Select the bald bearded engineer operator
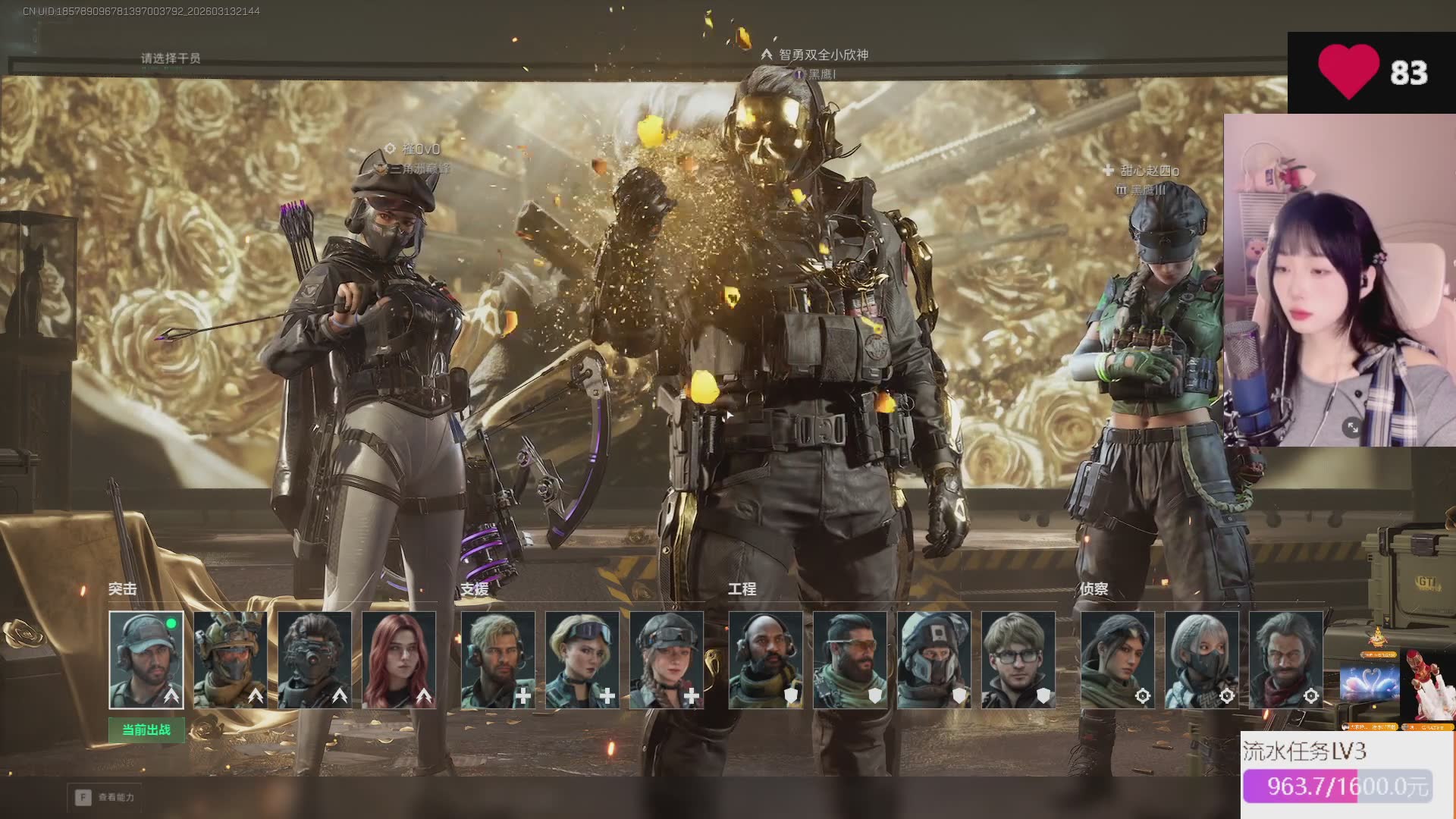The width and height of the screenshot is (1456, 819). 765,660
